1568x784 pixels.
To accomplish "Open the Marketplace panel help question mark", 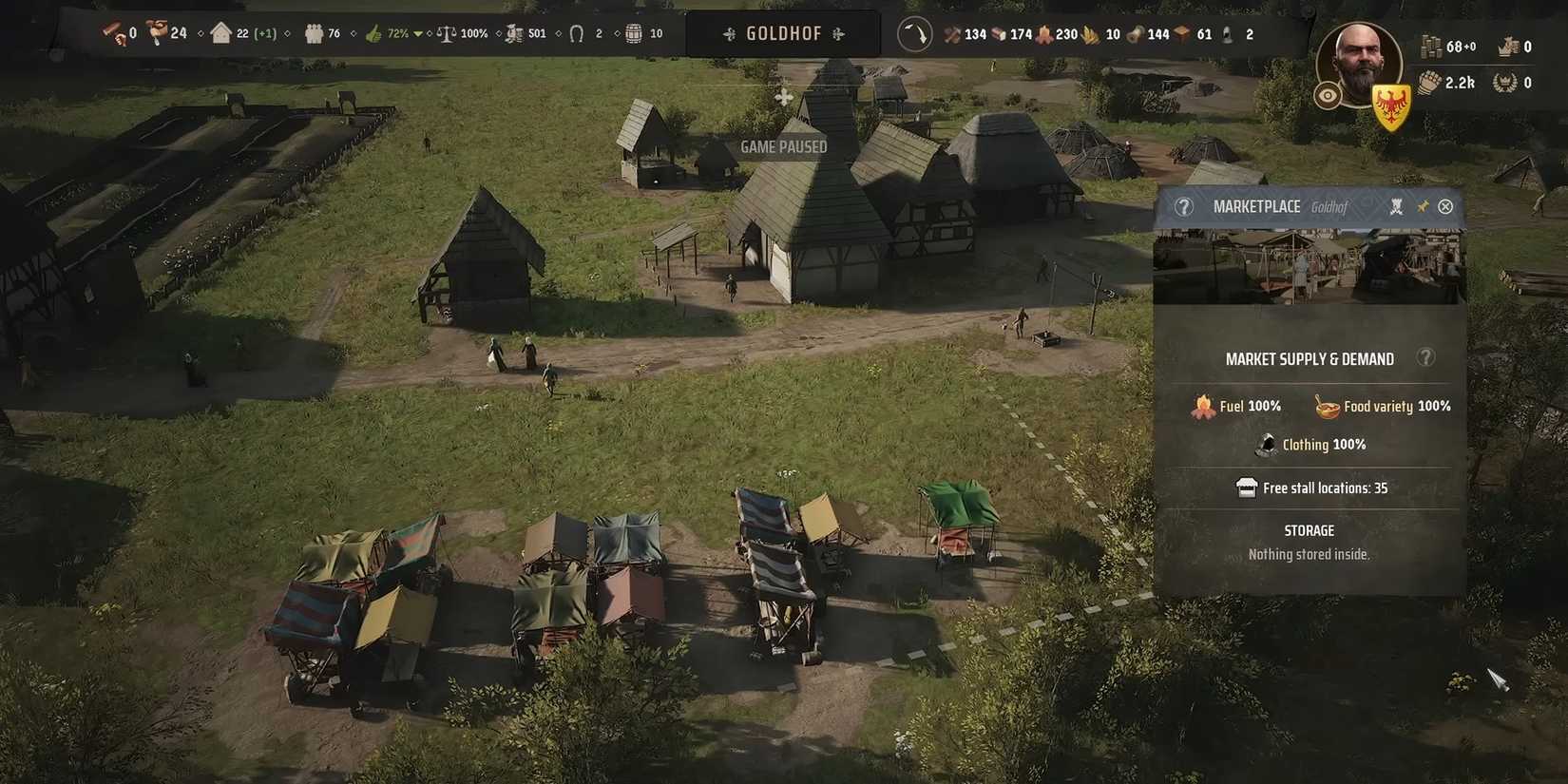I will (1183, 206).
